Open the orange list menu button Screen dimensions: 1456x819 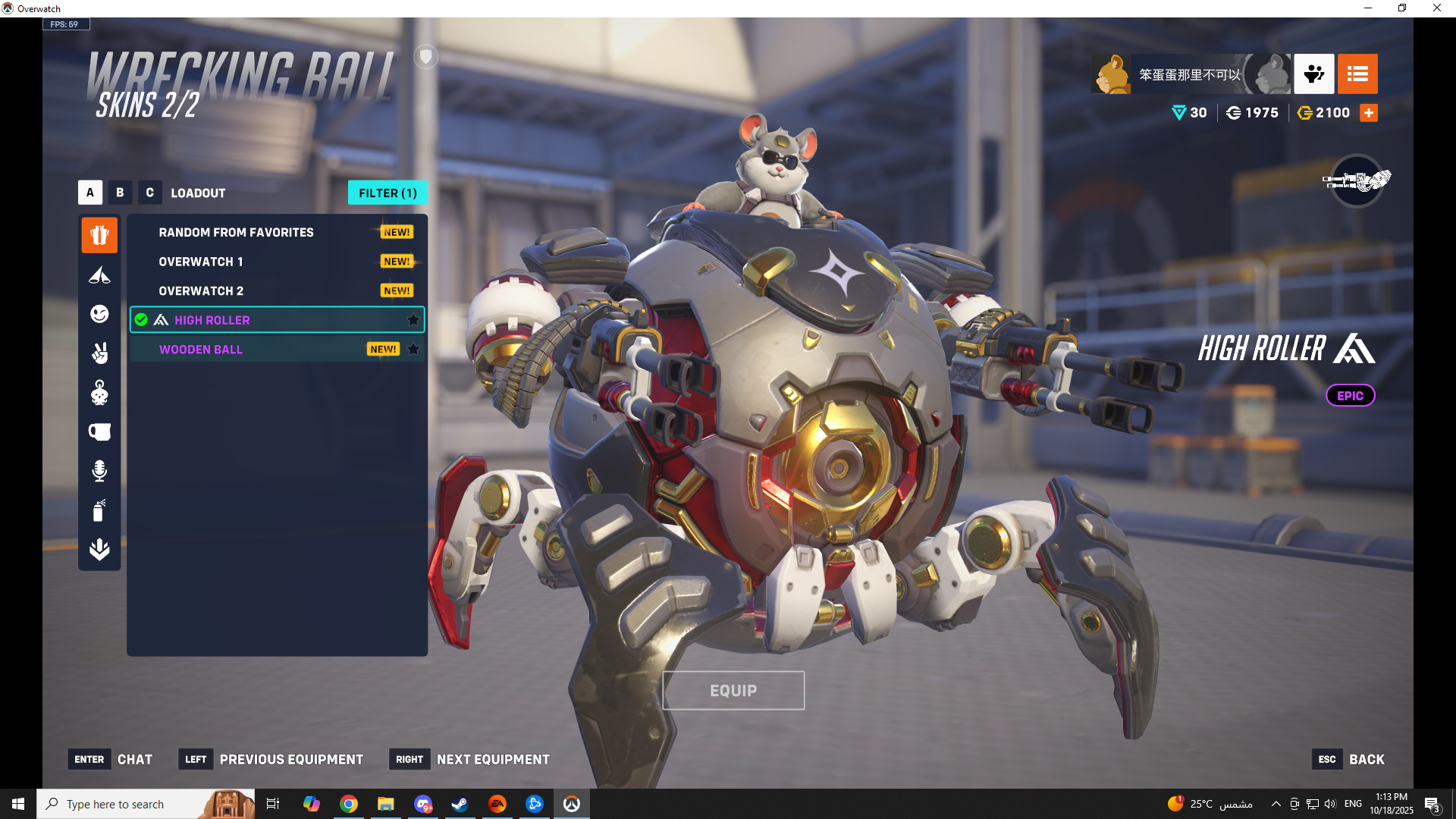click(1357, 74)
